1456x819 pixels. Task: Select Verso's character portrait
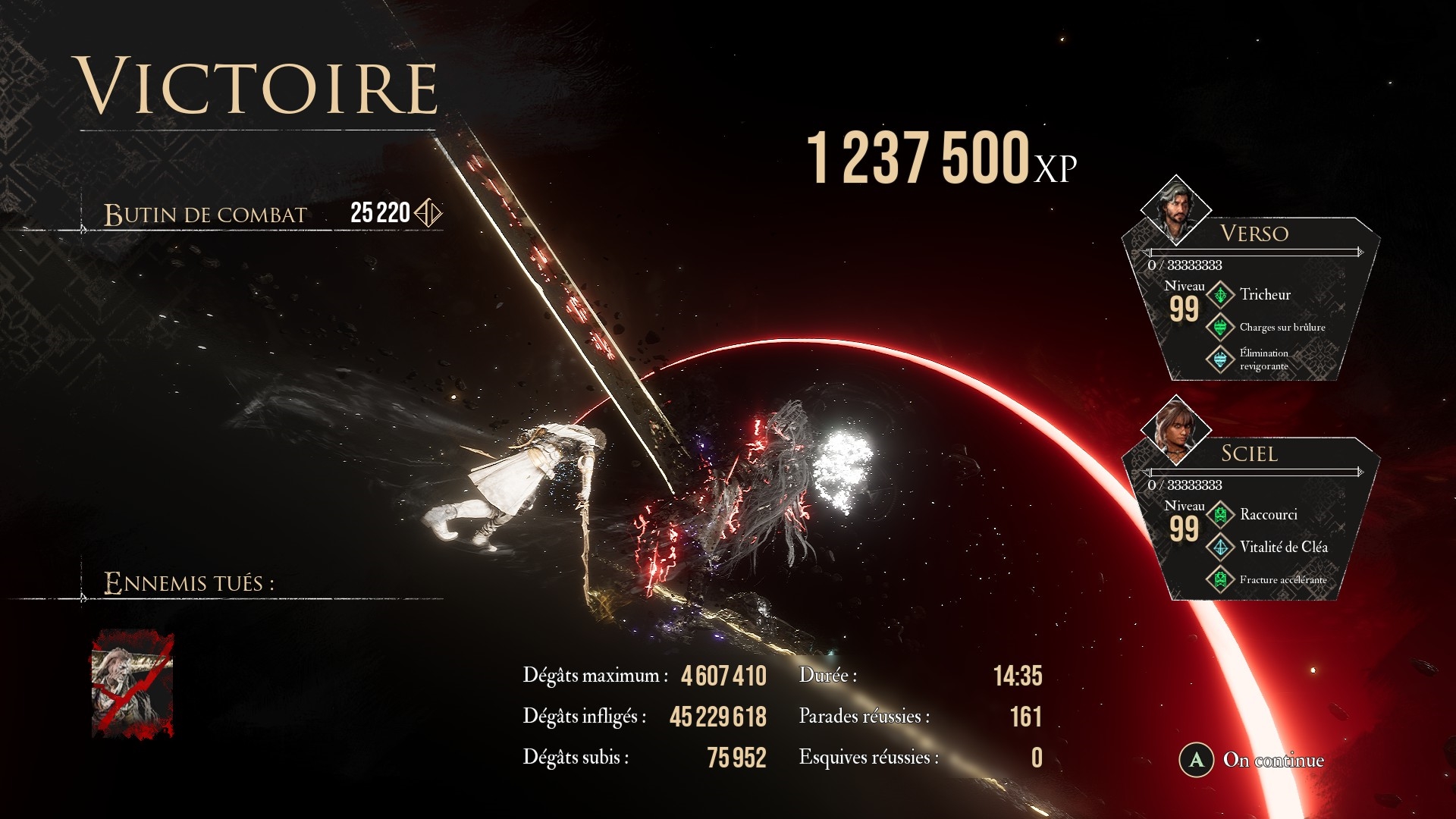point(1175,209)
